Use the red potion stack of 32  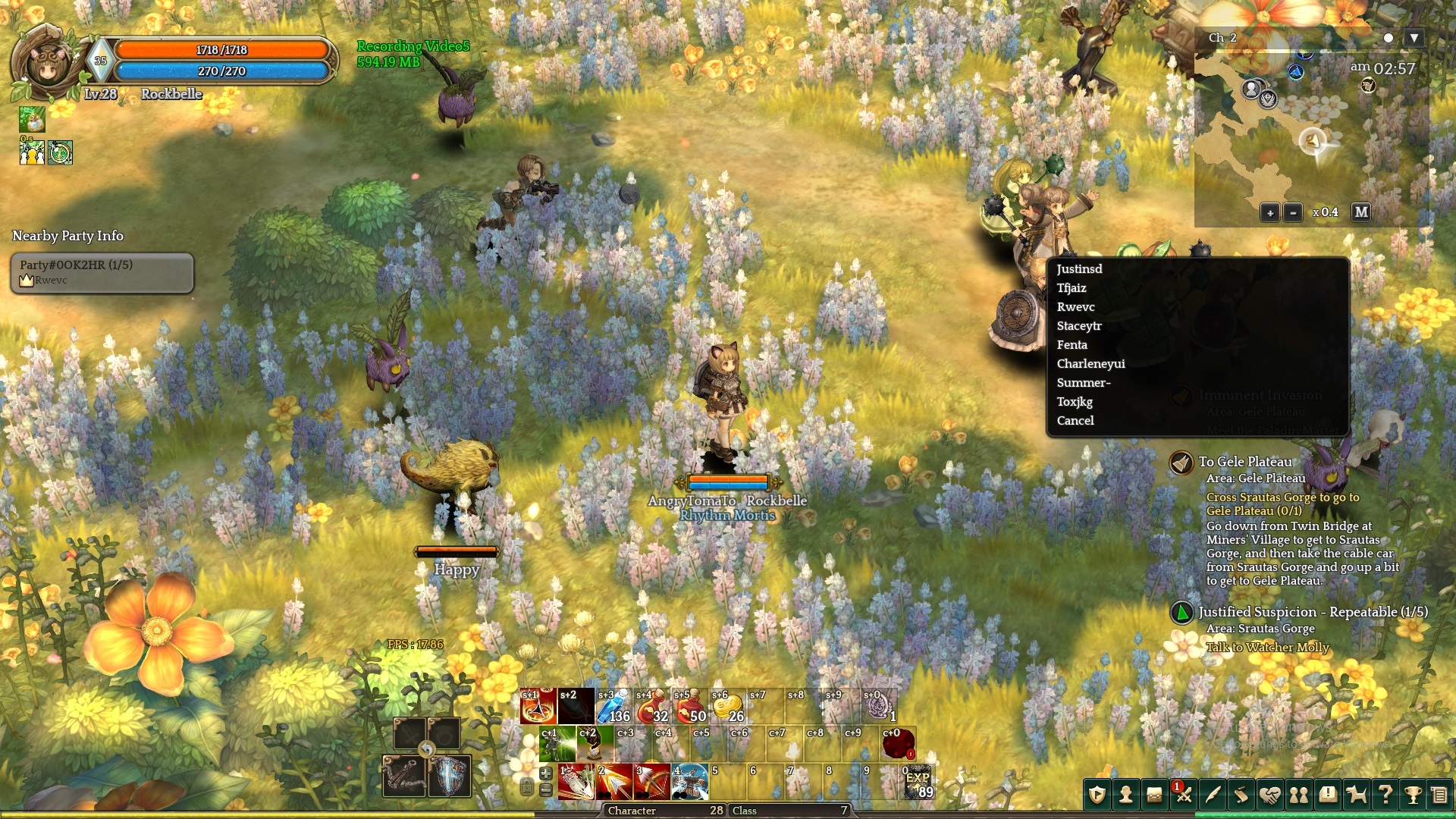pyautogui.click(x=651, y=707)
